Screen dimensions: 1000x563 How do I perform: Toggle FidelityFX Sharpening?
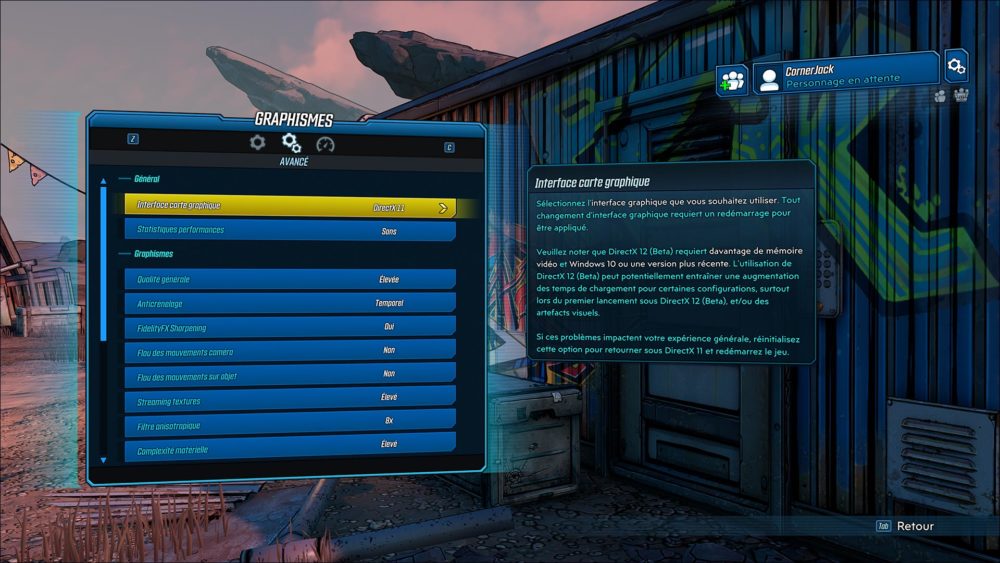[289, 328]
